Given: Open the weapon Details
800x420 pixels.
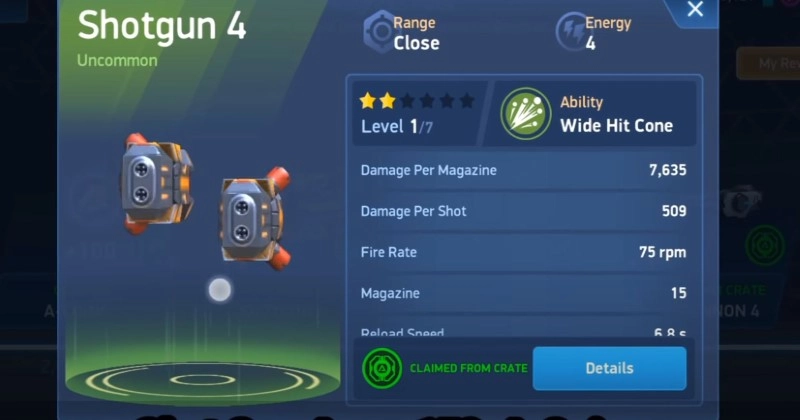Looking at the screenshot, I should pos(609,368).
